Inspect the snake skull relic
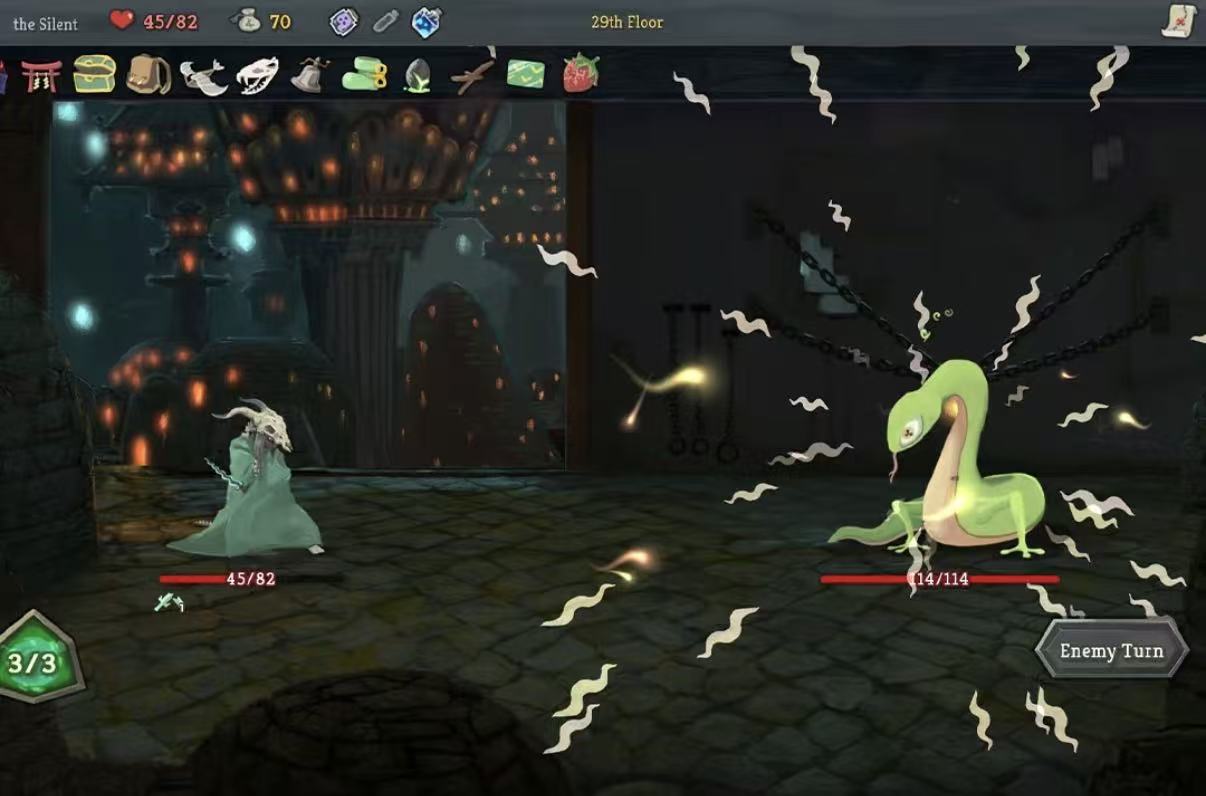This screenshot has width=1206, height=796. (x=257, y=75)
